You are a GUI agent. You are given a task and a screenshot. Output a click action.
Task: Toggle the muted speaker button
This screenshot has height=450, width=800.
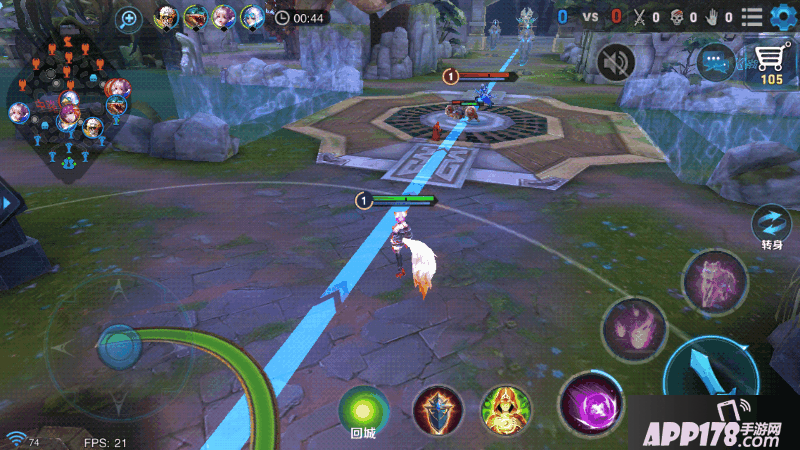616,63
